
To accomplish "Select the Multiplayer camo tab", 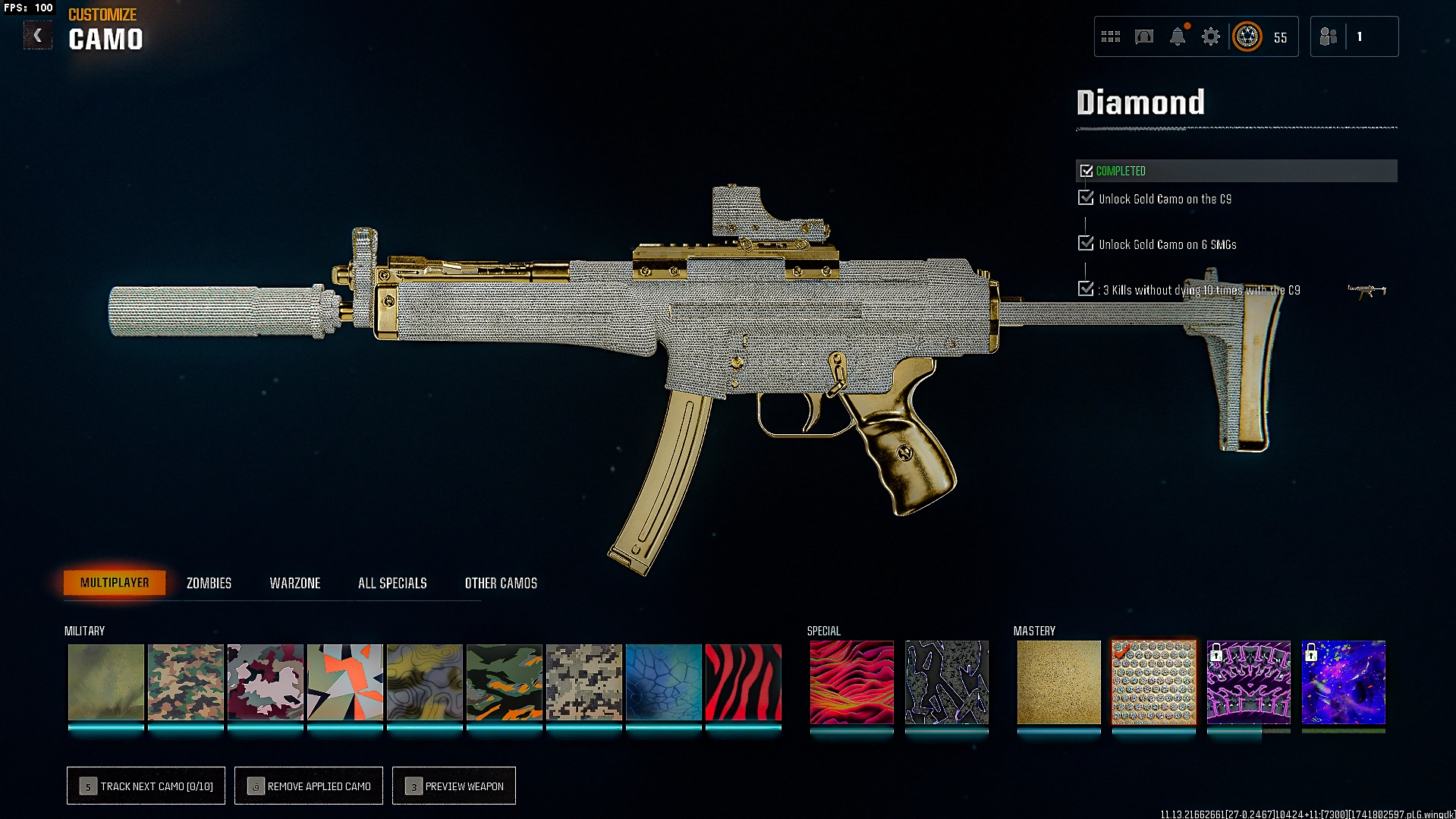I will tap(115, 583).
